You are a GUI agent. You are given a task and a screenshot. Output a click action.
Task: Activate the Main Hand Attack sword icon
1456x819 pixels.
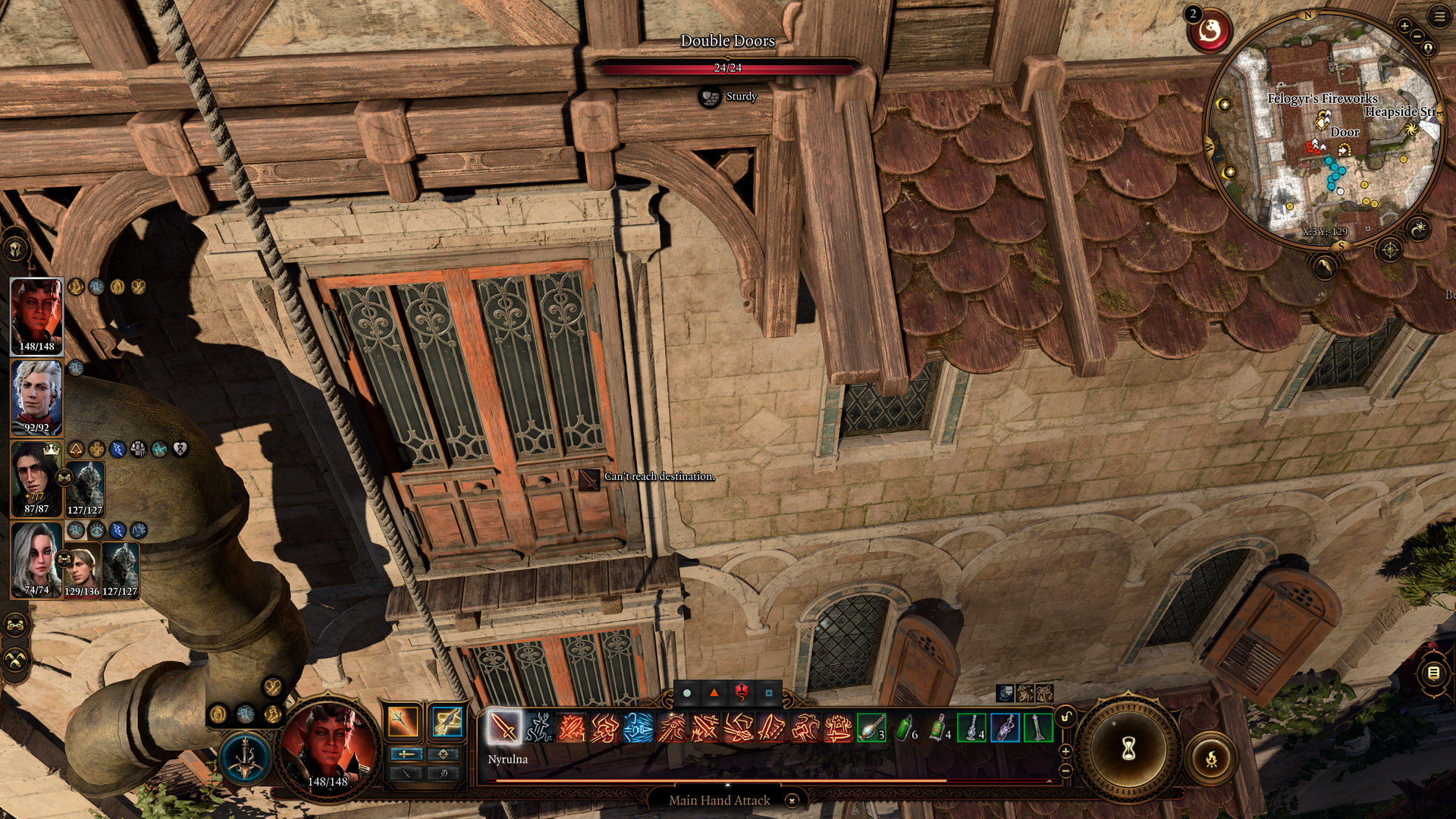tap(504, 727)
